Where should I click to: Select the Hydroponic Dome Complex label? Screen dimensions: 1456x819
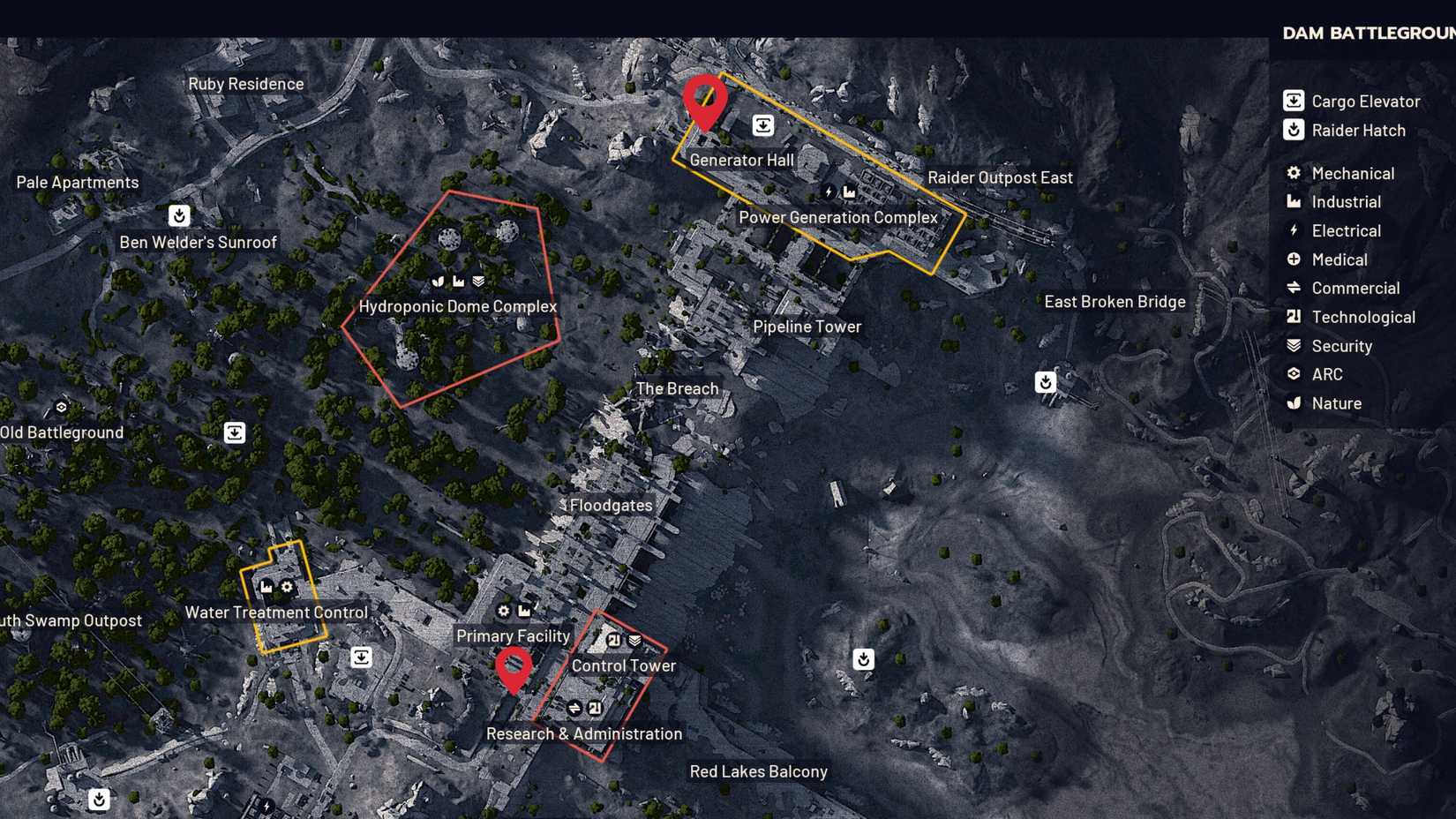click(x=458, y=305)
